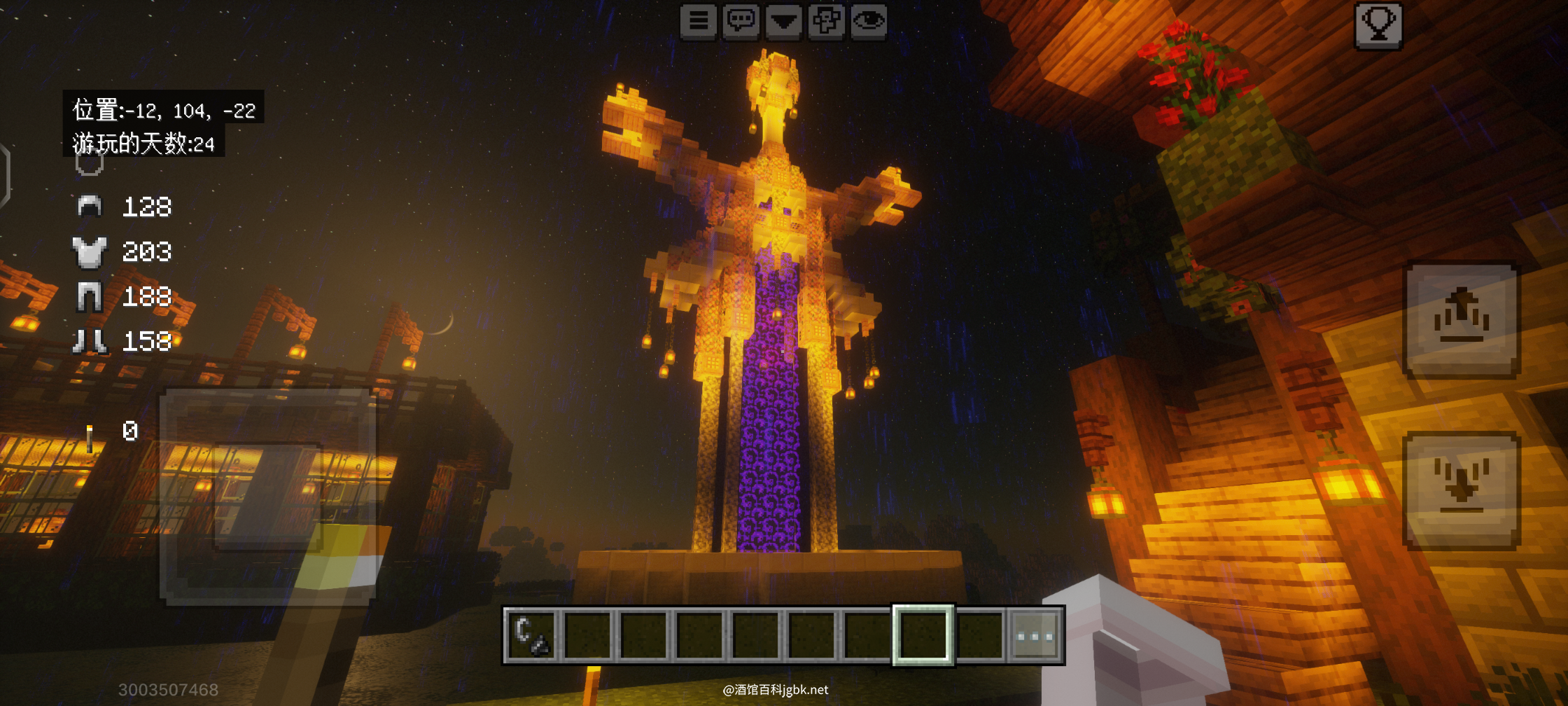Toggle the eye view button

point(869,21)
